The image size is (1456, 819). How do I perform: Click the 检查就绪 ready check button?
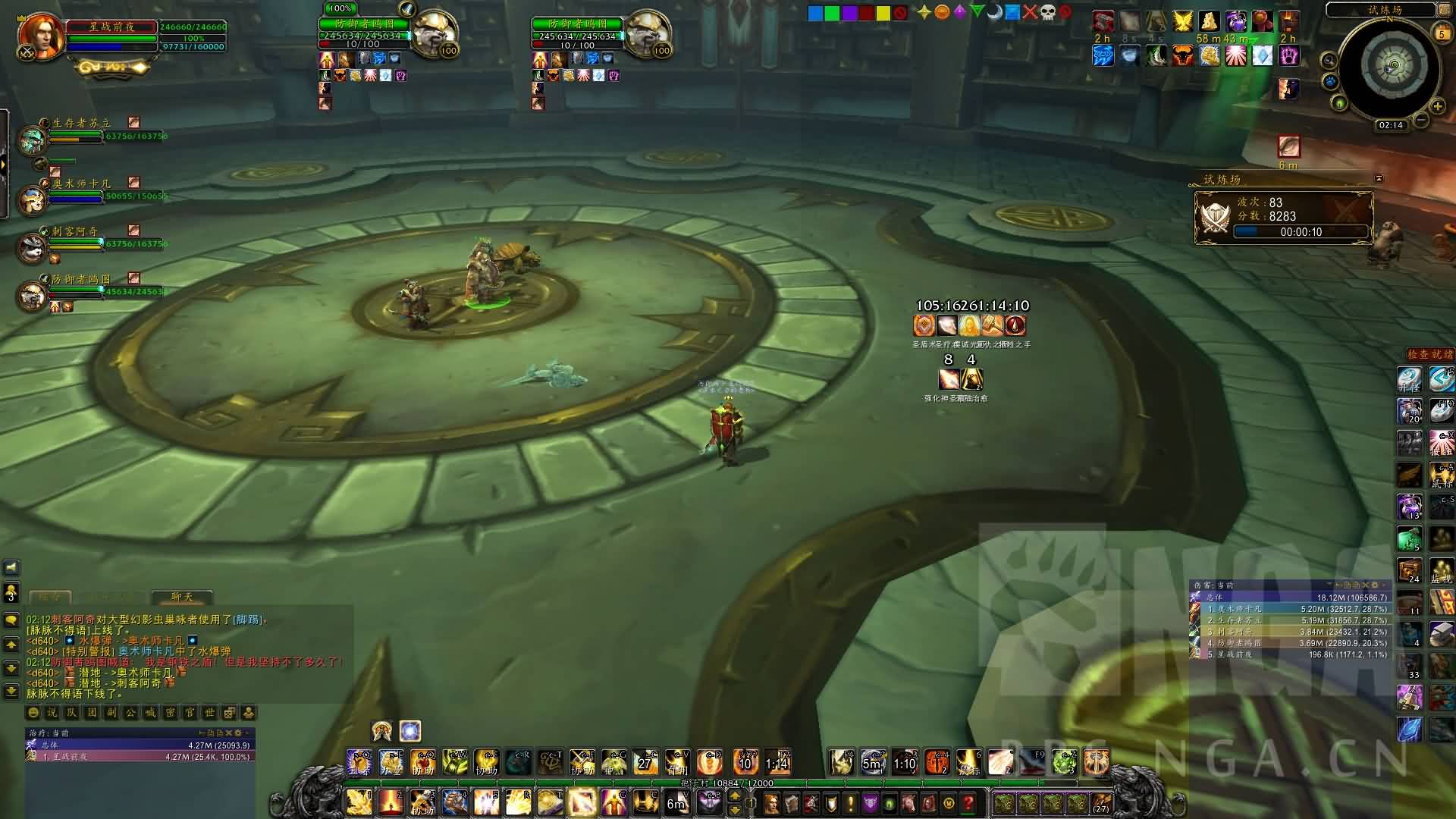click(1429, 354)
